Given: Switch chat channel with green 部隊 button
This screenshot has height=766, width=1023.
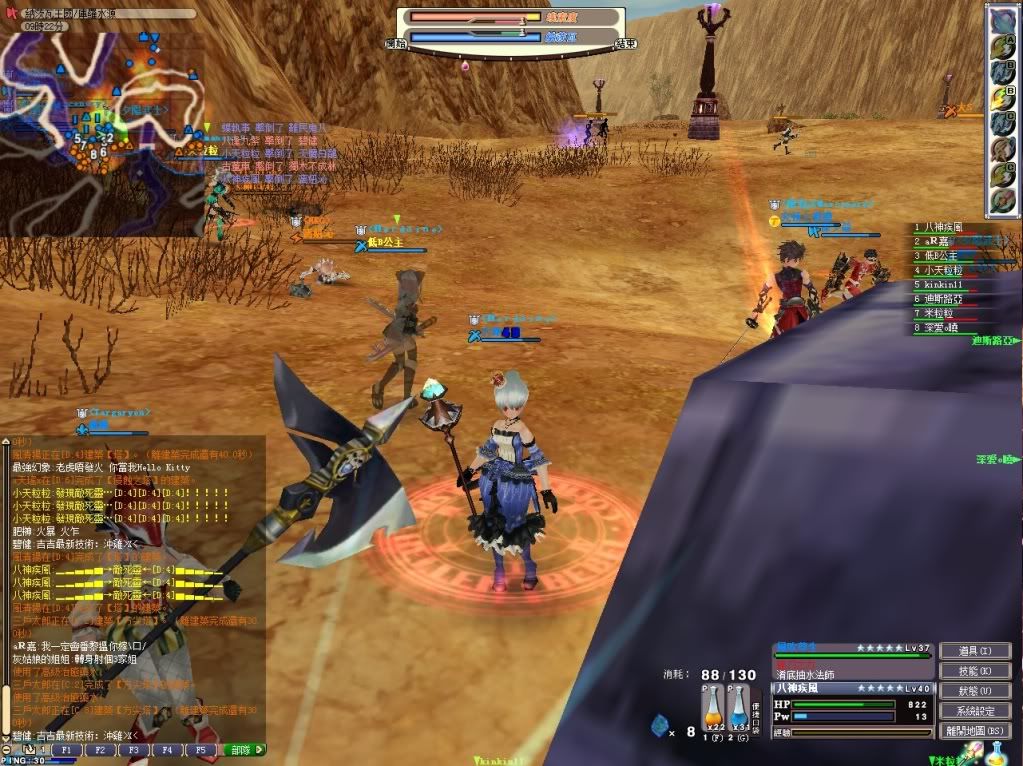Looking at the screenshot, I should click(243, 749).
